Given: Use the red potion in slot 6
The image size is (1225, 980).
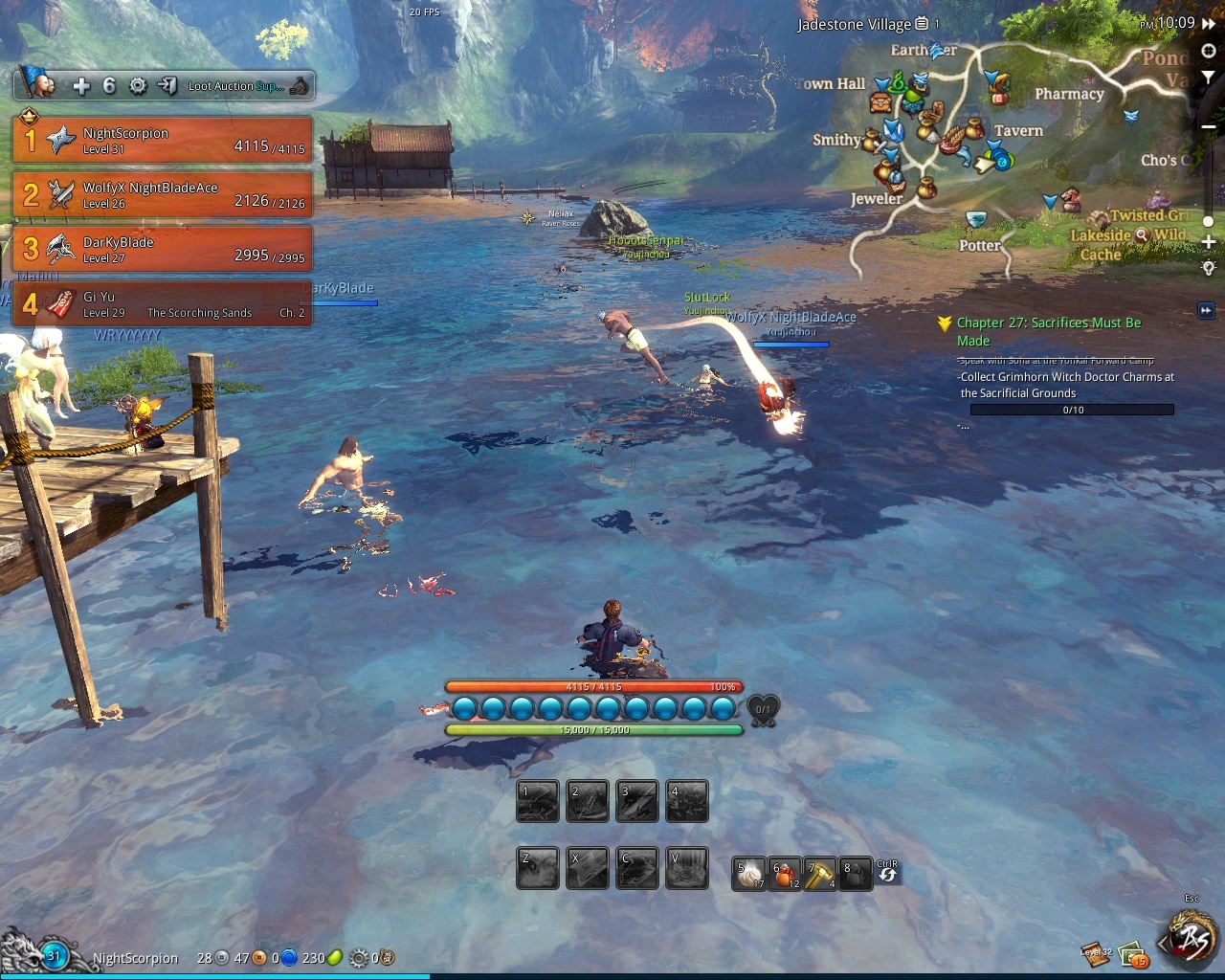Looking at the screenshot, I should point(786,873).
